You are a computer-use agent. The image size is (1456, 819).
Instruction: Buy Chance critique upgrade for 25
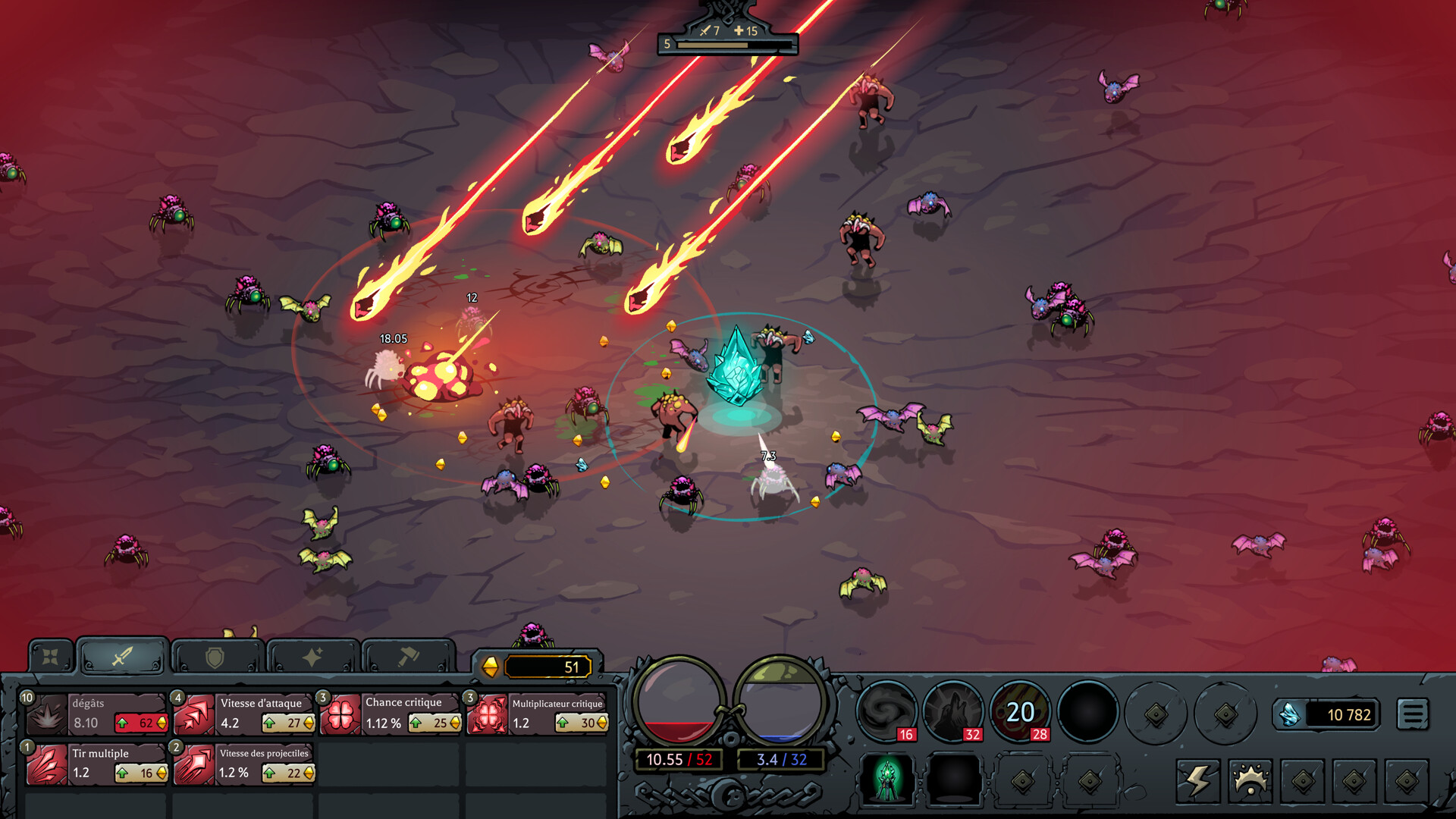coord(435,723)
